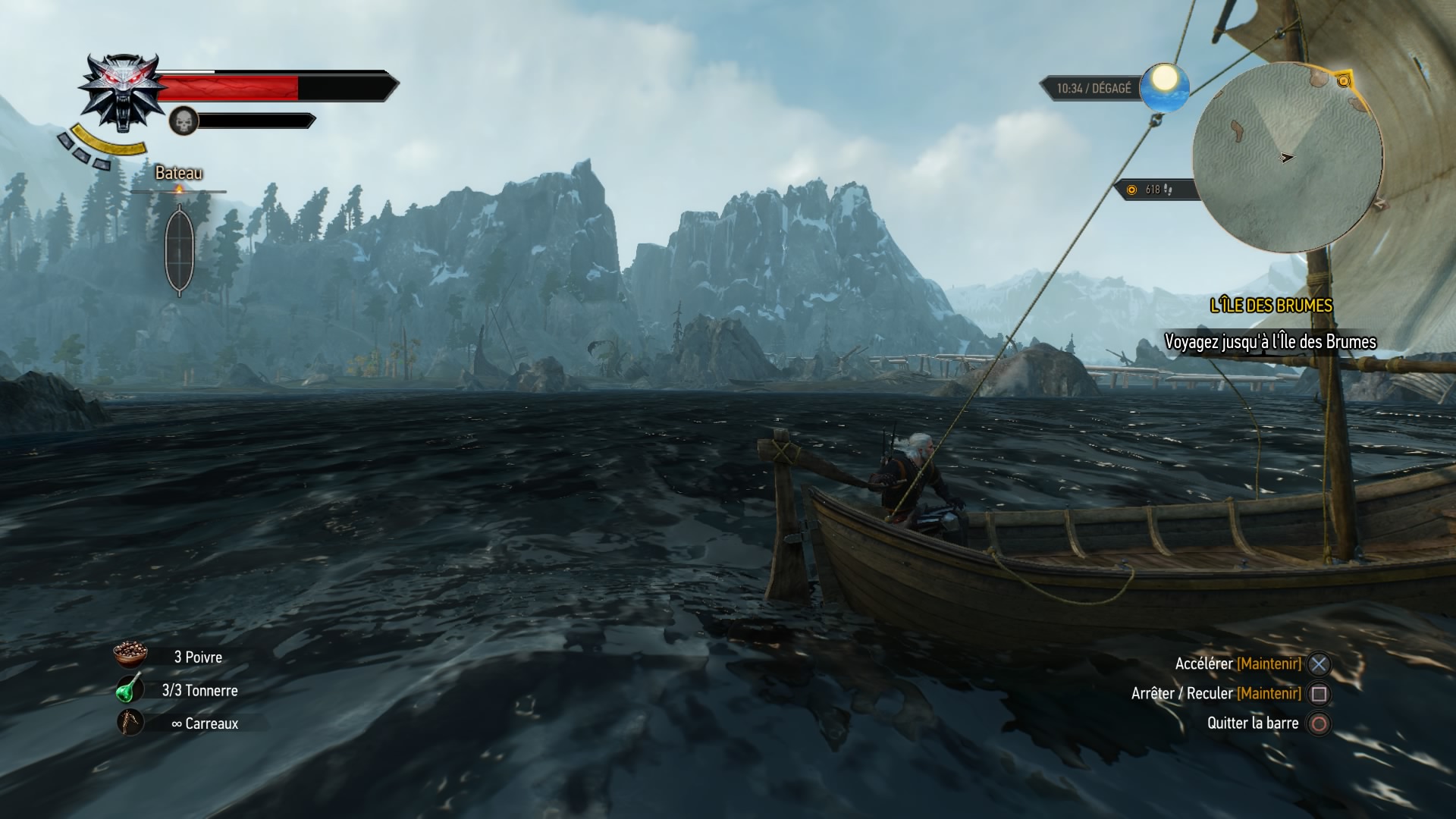Choose the Poivre food slot
This screenshot has width=1456, height=819.
130,657
